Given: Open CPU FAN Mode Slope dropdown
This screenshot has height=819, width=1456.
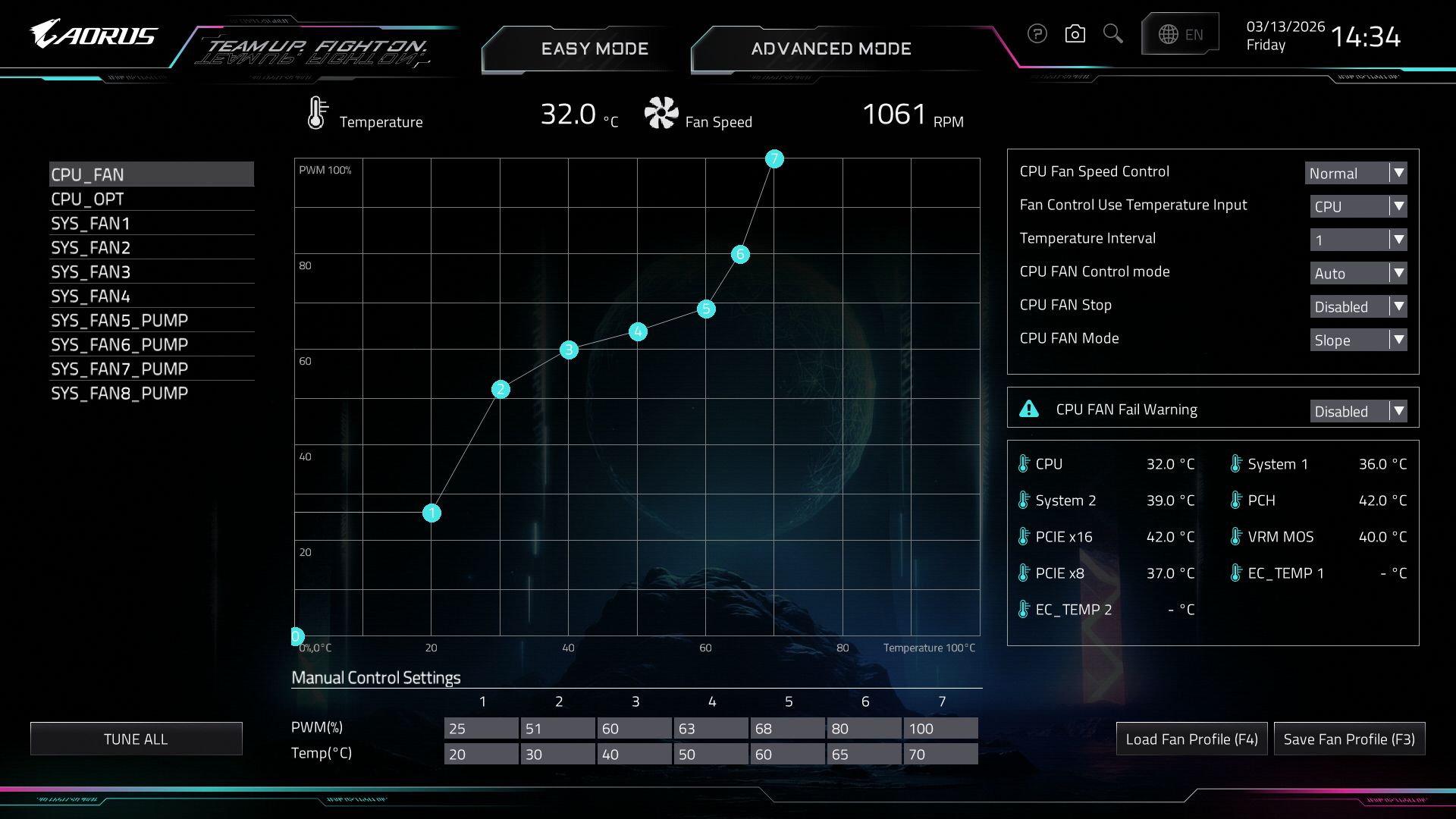Looking at the screenshot, I should click(1358, 340).
